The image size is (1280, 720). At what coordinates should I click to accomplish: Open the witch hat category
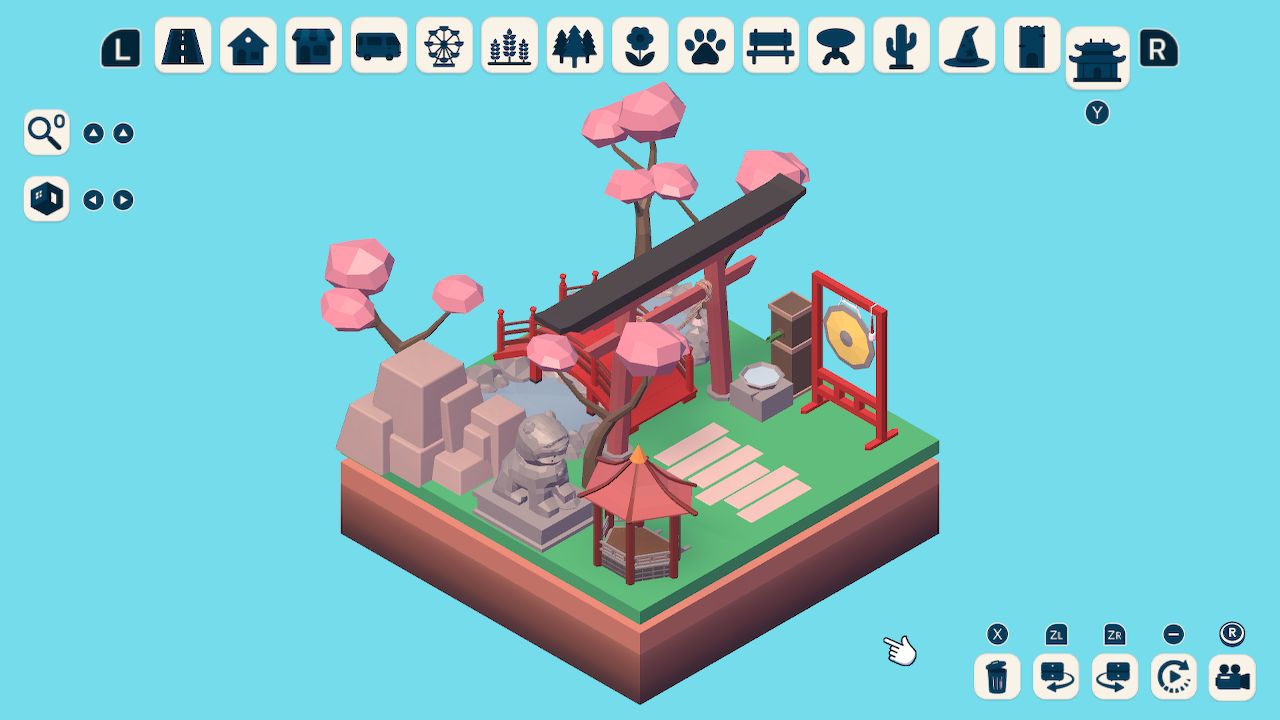tap(966, 45)
